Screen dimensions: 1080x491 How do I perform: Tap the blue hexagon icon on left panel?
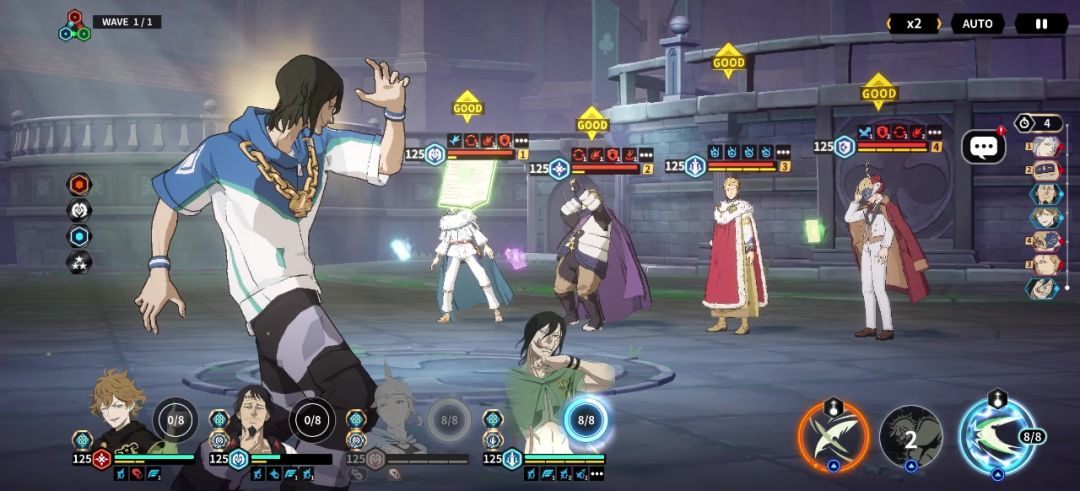(x=79, y=236)
